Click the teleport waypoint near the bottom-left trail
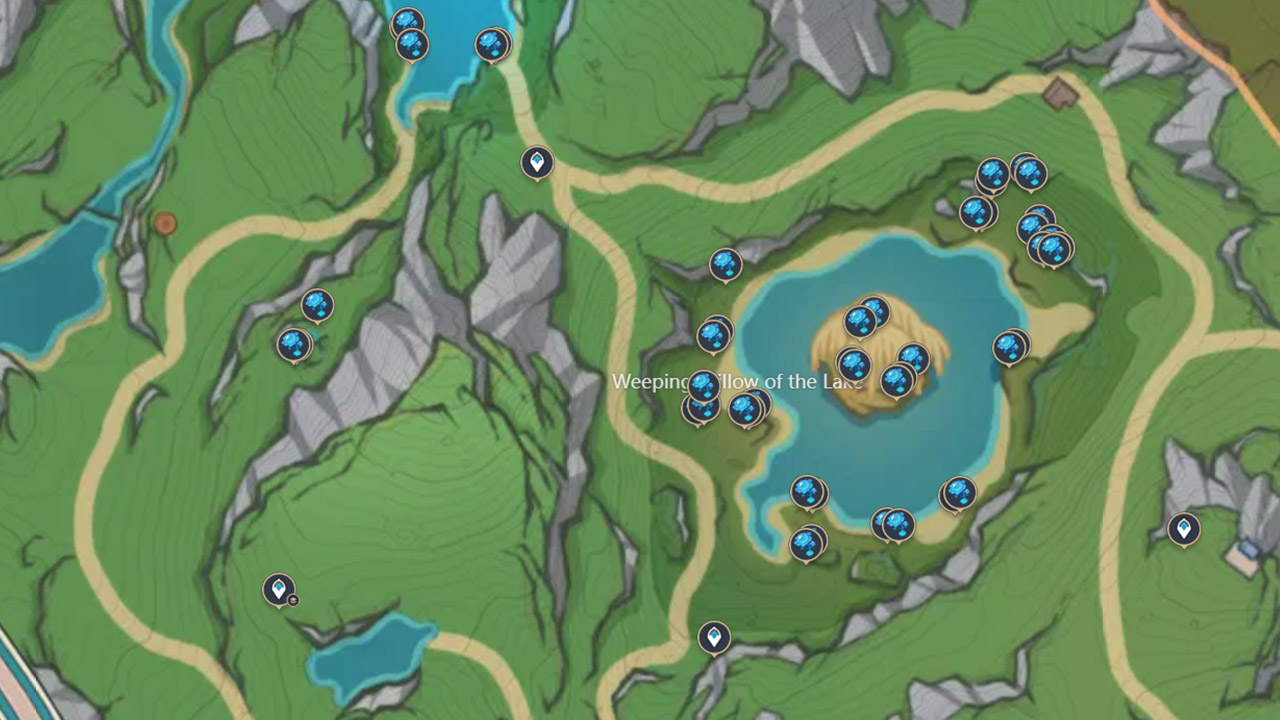 tap(278, 590)
